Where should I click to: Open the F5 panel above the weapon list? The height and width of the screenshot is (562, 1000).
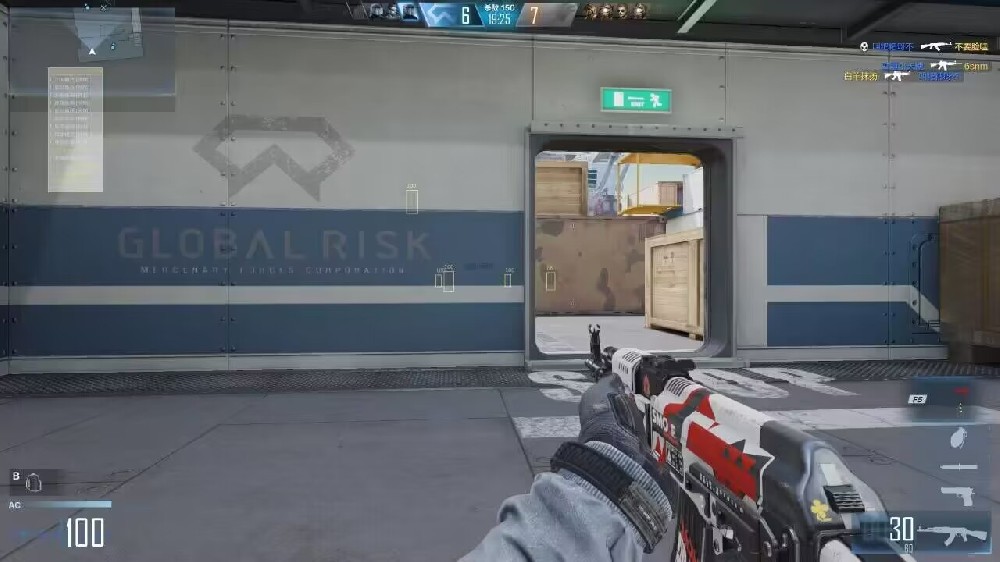click(x=917, y=399)
